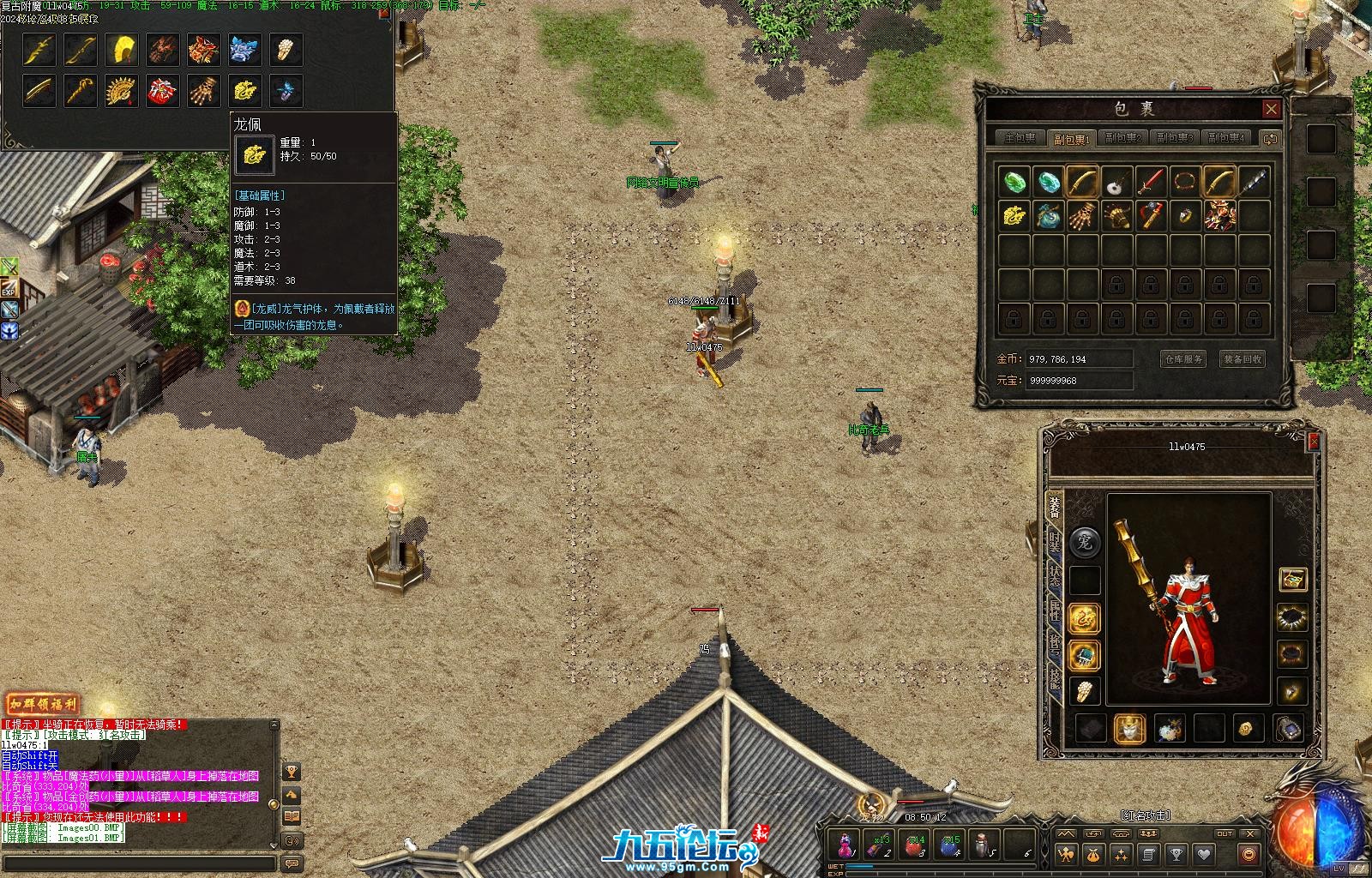The image size is (1372, 878).
Task: Select the golden dragon pendant in bag
Action: point(1014,215)
